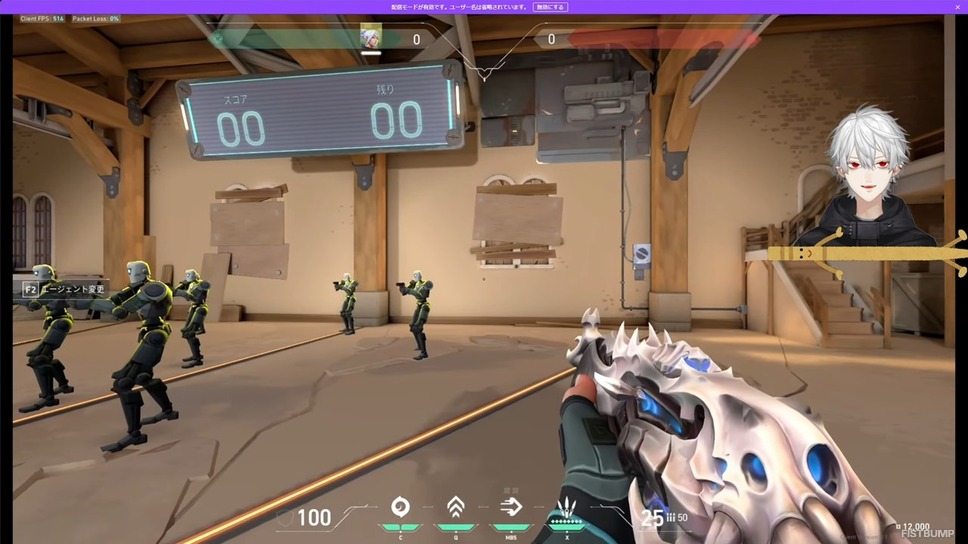Click the 無効にする button in the purple banner

point(550,7)
